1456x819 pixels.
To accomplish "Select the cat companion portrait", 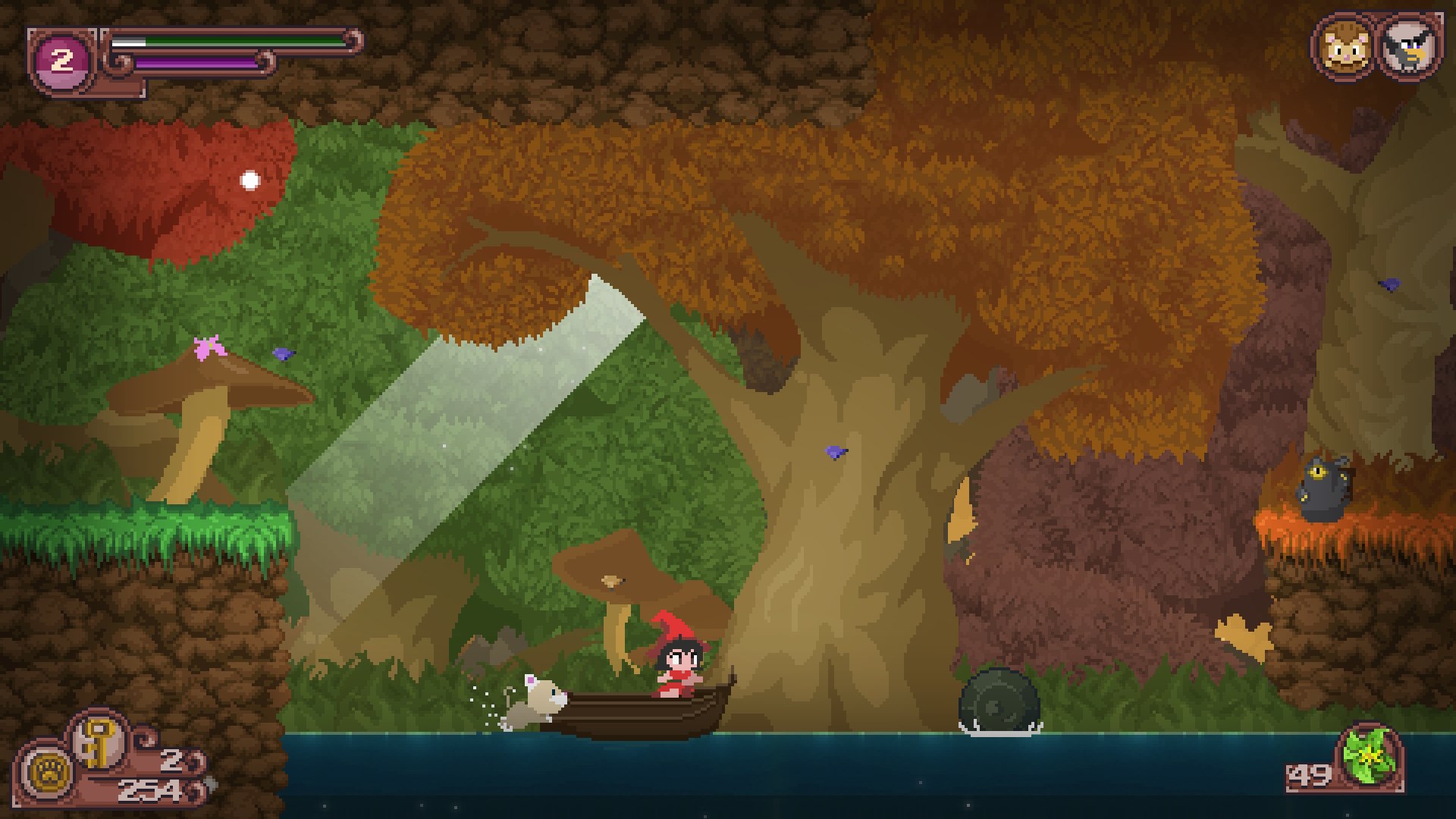I will point(1345,47).
